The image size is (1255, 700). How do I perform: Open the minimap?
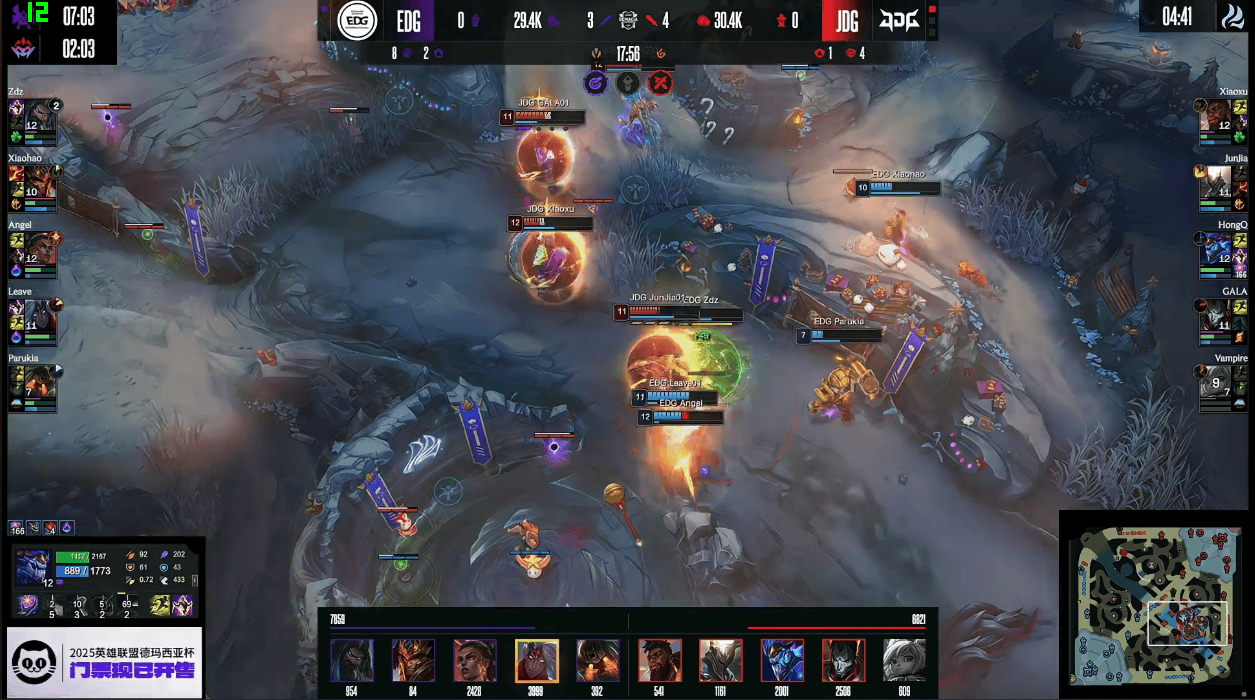(x=1154, y=604)
